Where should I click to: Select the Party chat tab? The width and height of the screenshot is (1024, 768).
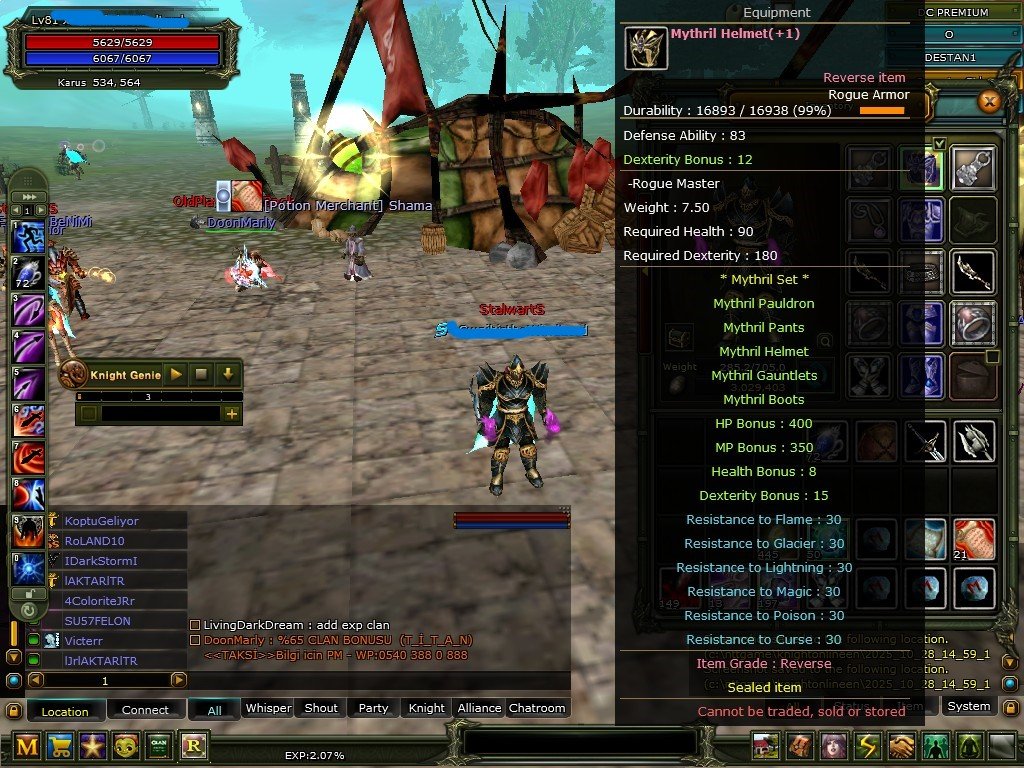373,708
